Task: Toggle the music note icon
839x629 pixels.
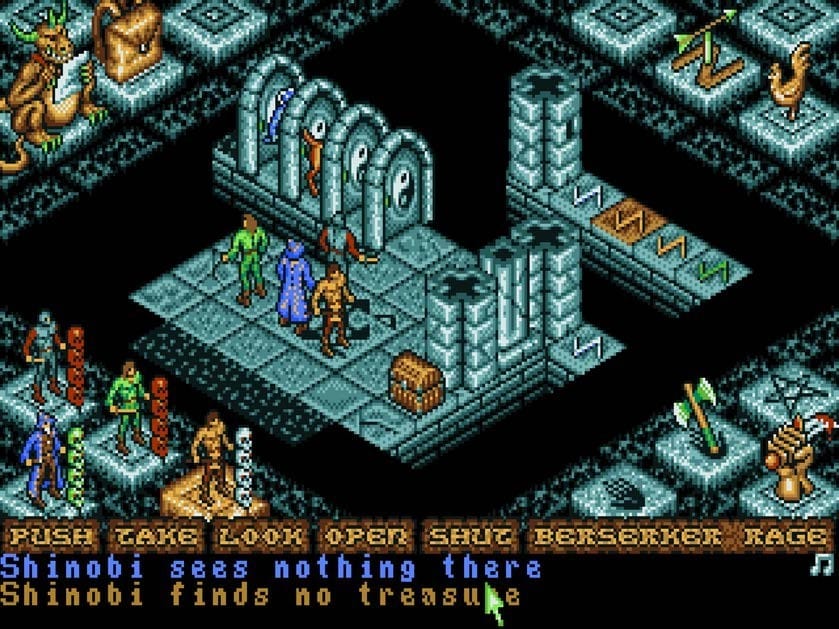Action: click(x=825, y=564)
